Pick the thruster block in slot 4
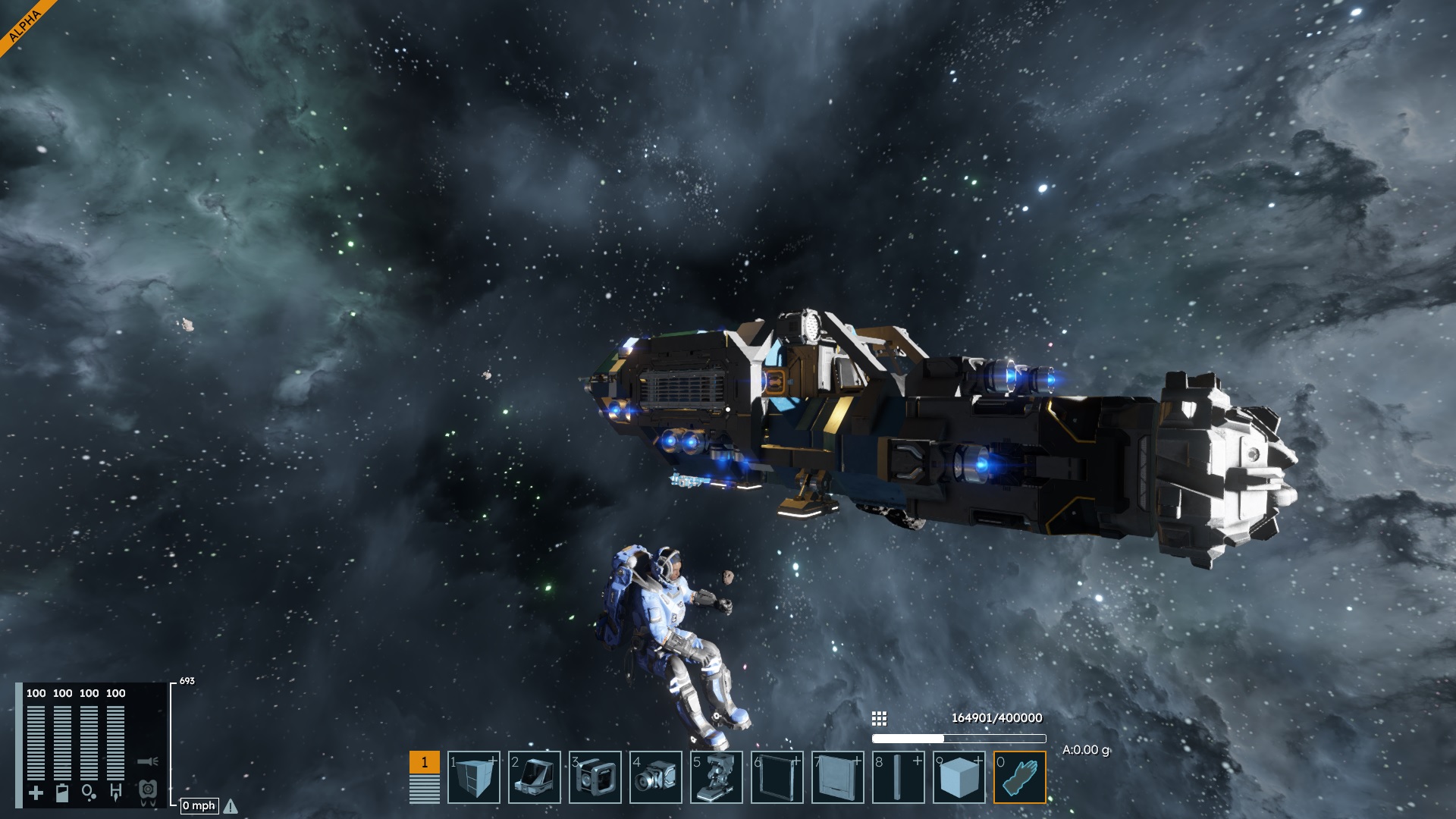Screen dimensions: 1456x819 pos(656,777)
